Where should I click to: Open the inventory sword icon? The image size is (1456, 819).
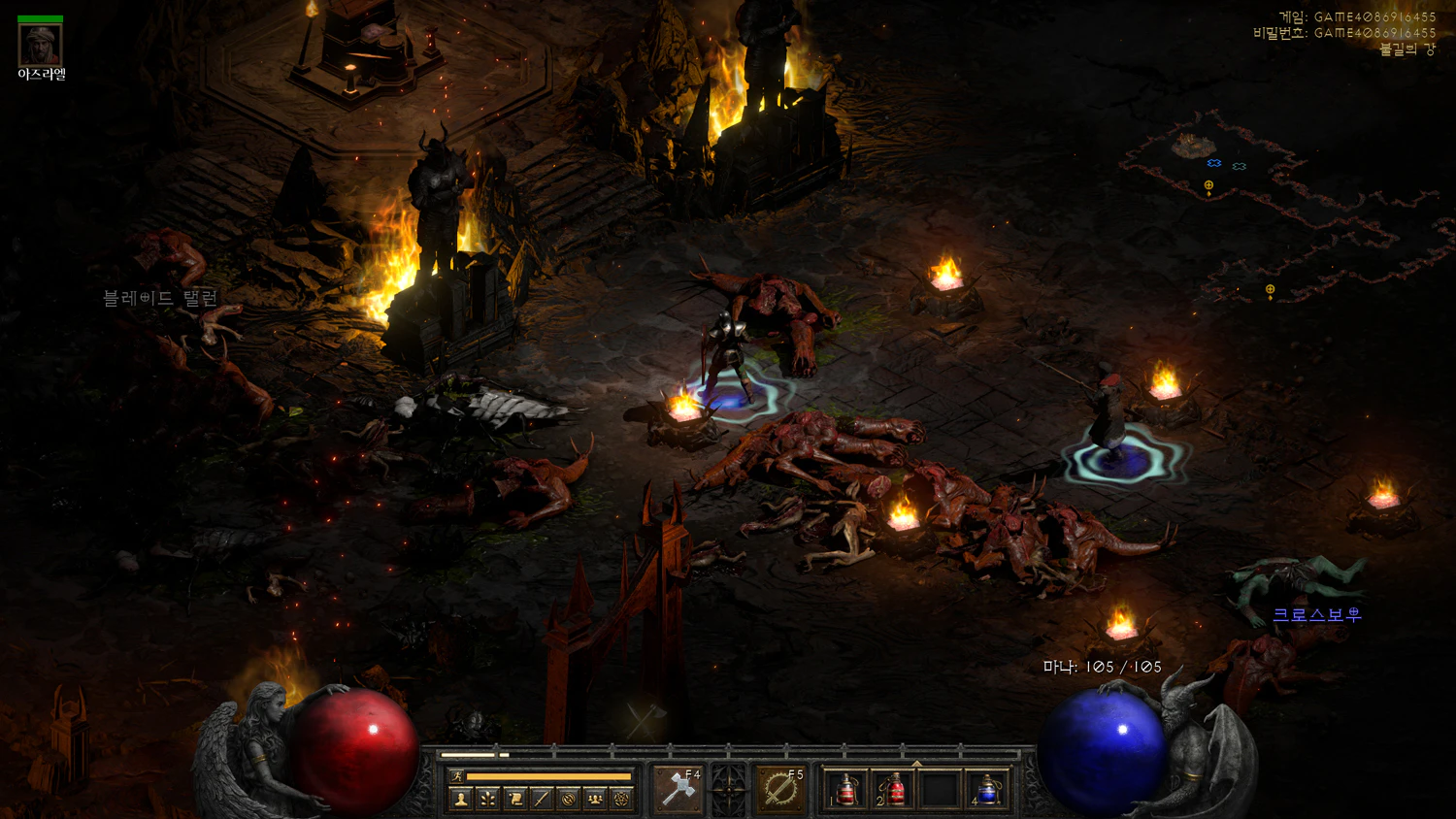pyautogui.click(x=542, y=799)
